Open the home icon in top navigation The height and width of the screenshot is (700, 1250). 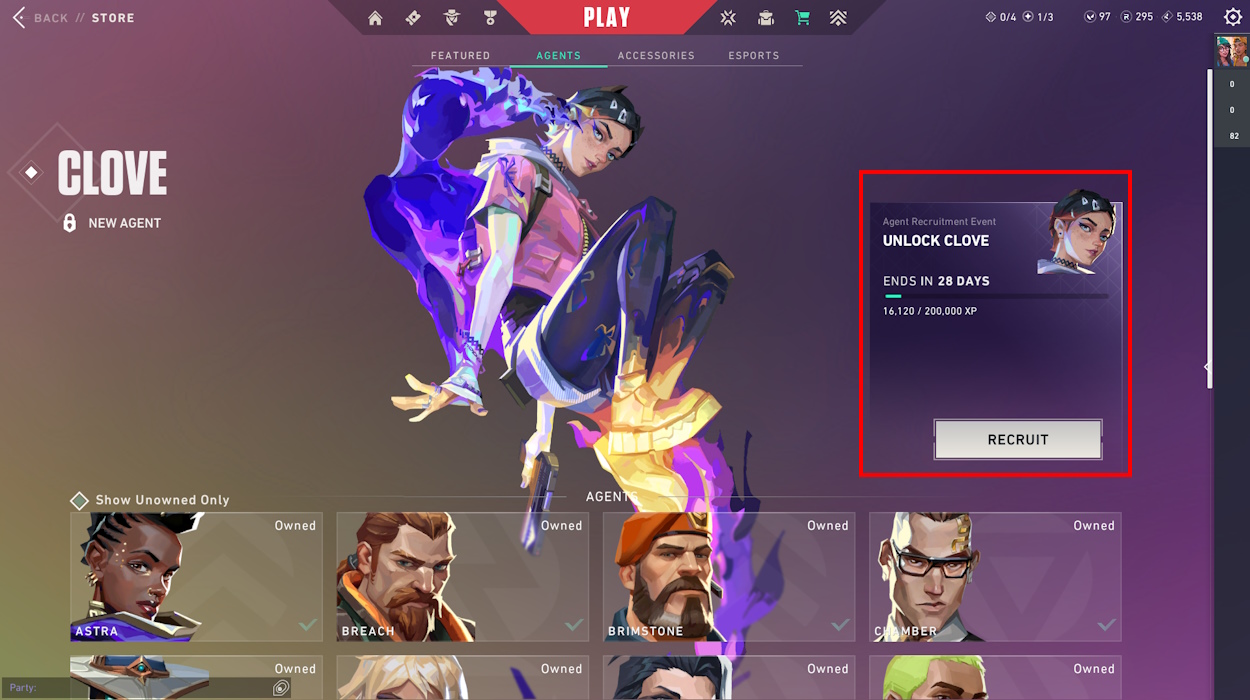(x=375, y=18)
